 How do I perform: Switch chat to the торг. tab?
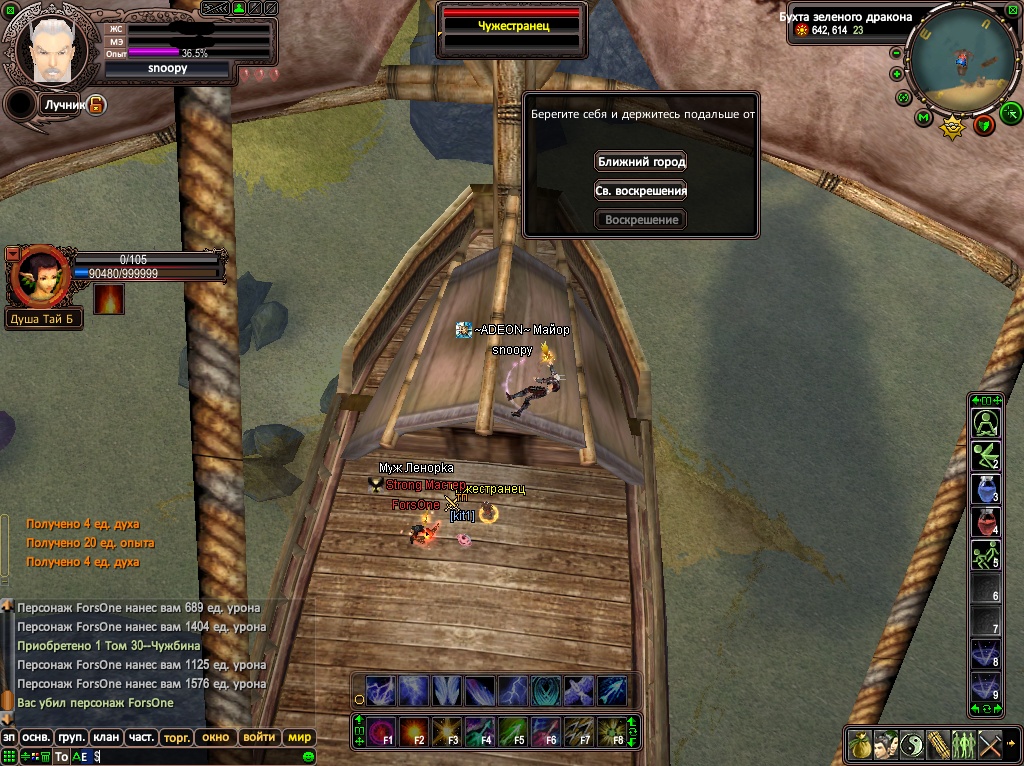click(x=177, y=737)
